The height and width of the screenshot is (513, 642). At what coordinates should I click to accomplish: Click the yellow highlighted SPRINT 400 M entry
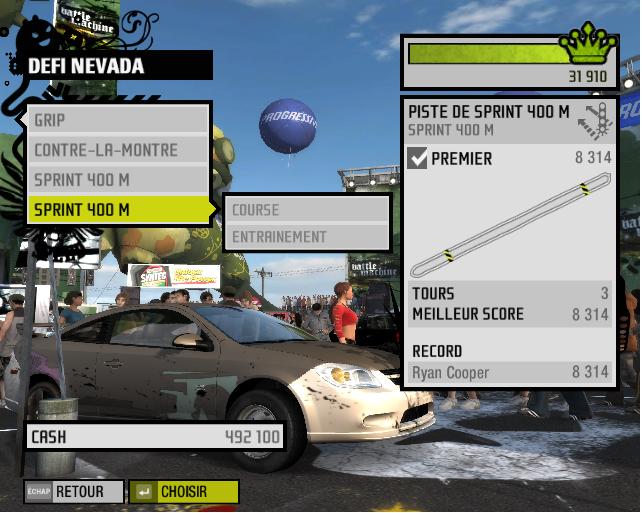click(118, 210)
